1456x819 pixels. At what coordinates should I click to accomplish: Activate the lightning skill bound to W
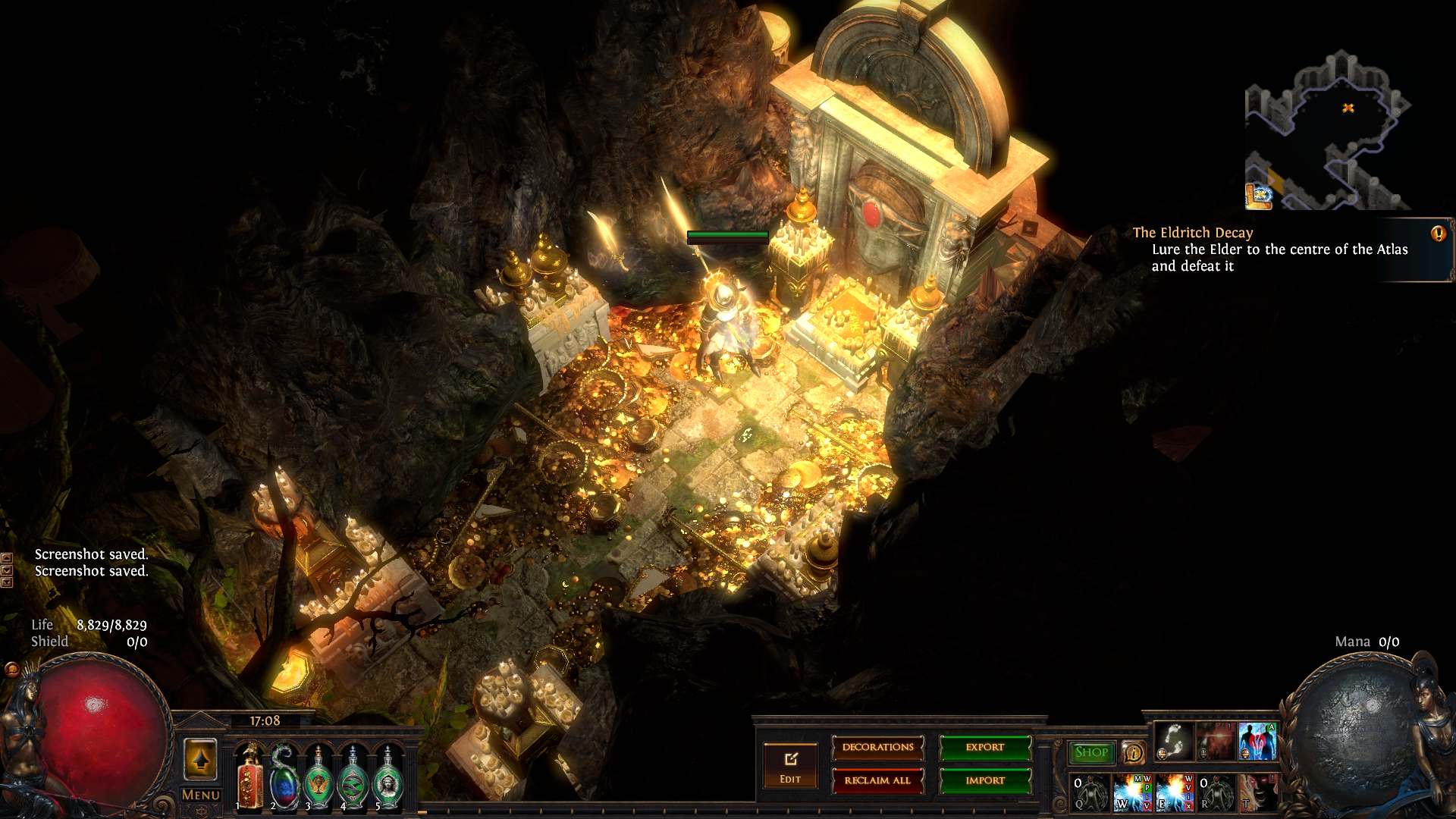pyautogui.click(x=1133, y=792)
